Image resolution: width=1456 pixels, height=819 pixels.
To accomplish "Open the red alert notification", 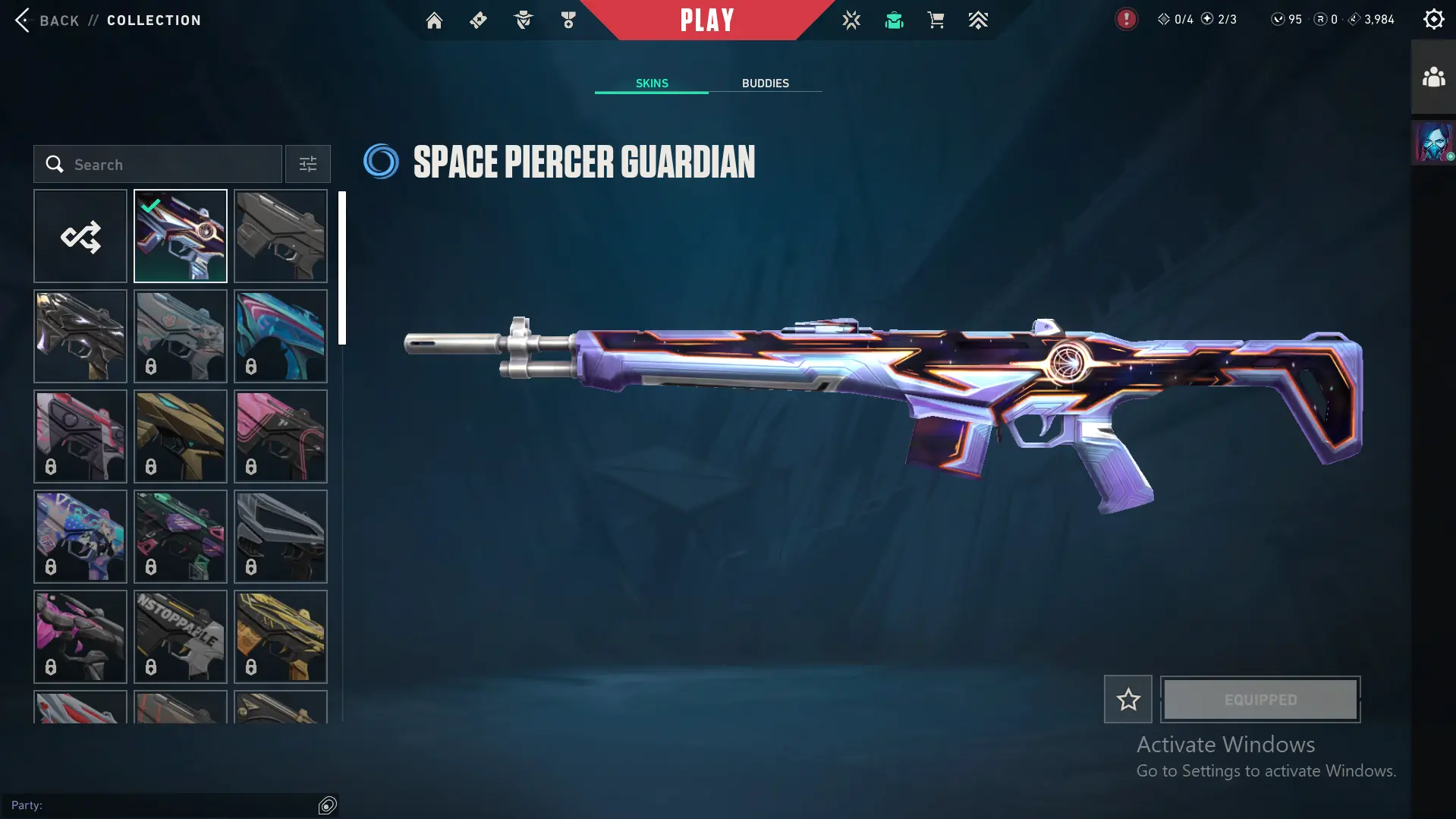I will pyautogui.click(x=1126, y=20).
